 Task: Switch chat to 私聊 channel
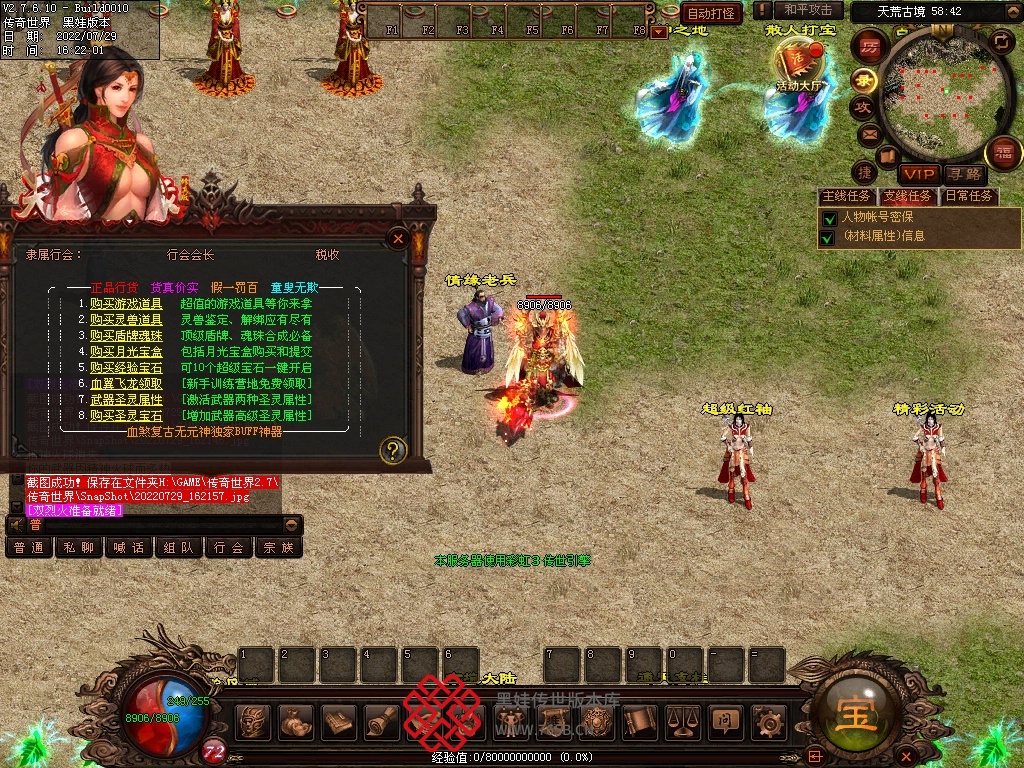[x=79, y=548]
